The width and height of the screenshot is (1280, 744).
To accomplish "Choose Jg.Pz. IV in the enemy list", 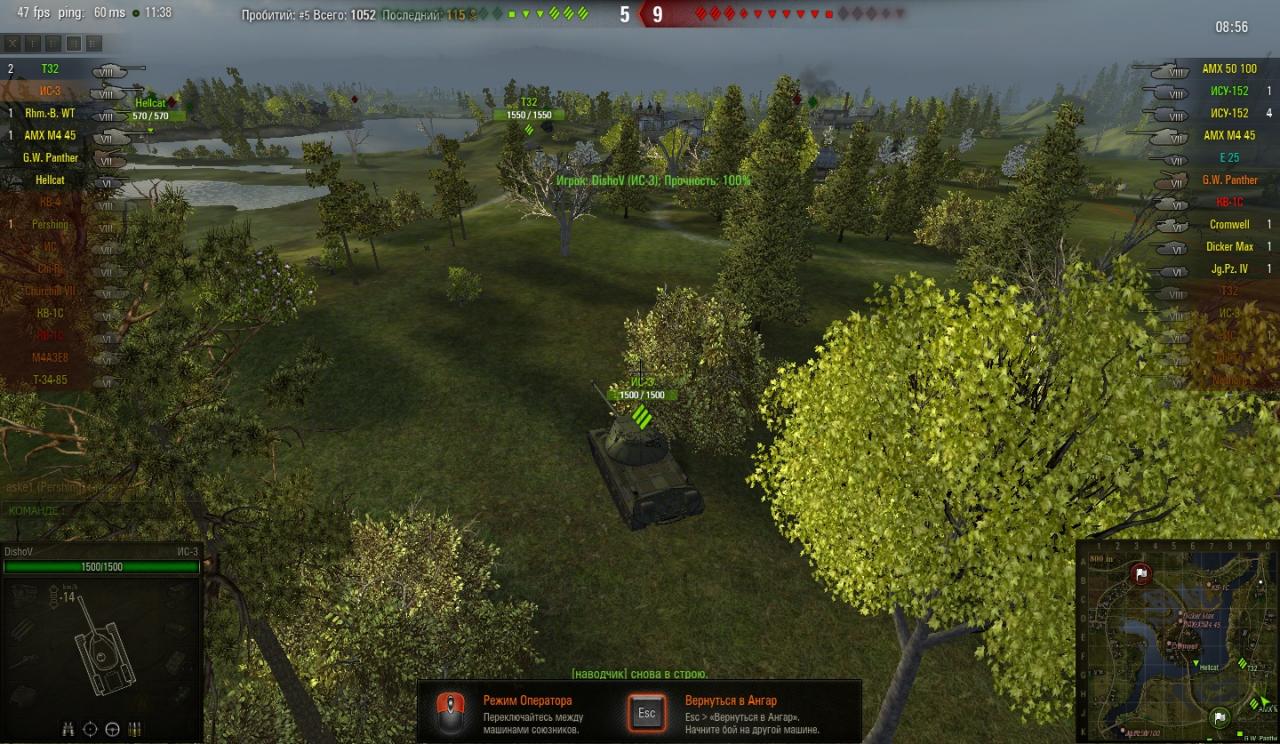I will (1229, 268).
